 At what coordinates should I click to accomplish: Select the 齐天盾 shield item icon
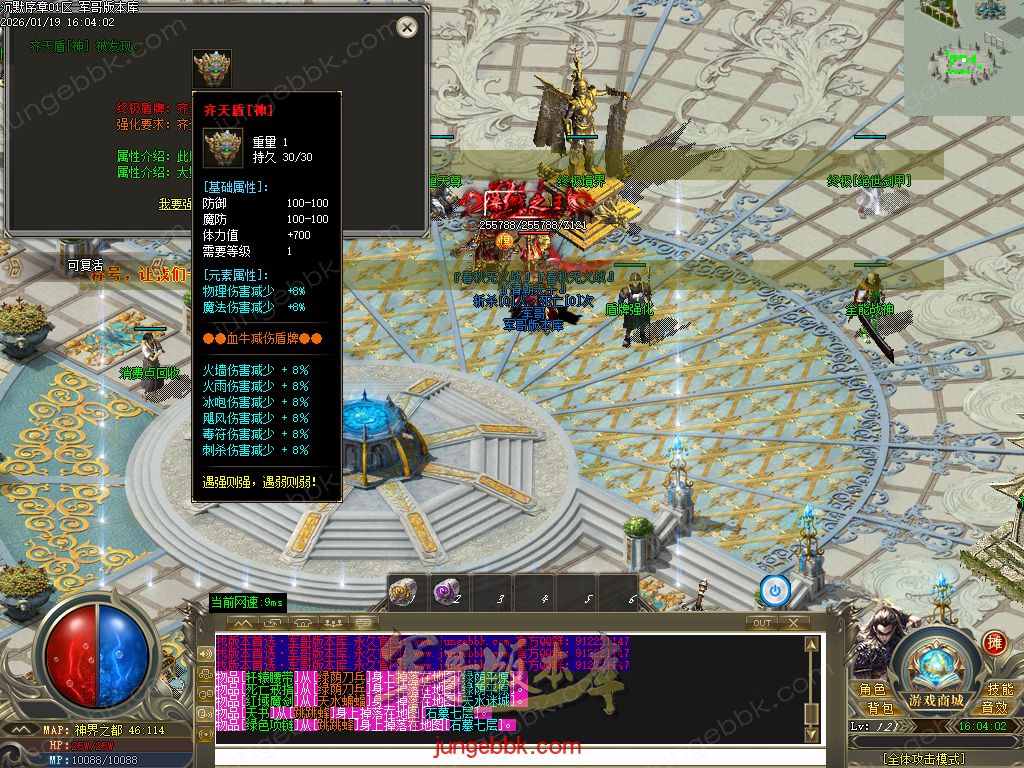212,69
